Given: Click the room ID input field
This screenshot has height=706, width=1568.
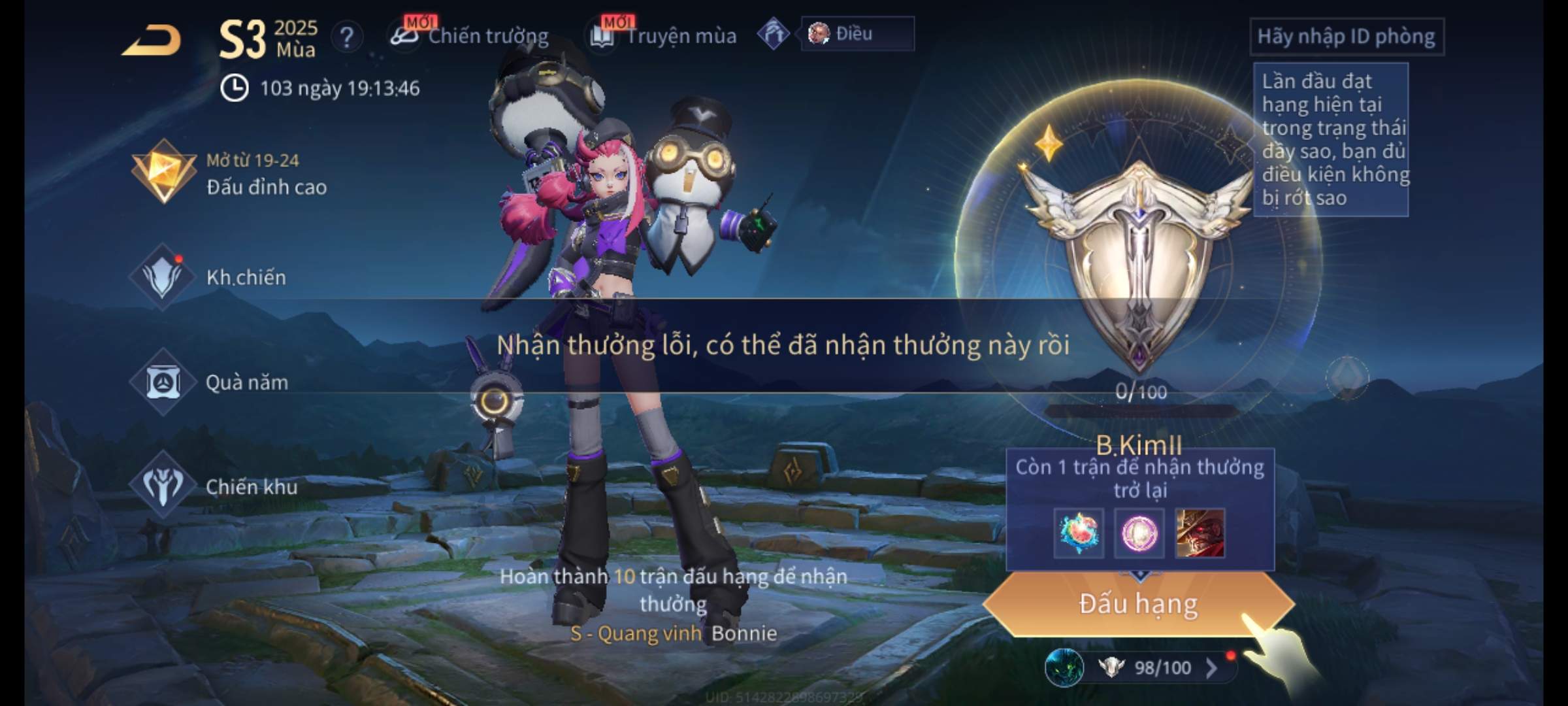Looking at the screenshot, I should [x=1346, y=37].
